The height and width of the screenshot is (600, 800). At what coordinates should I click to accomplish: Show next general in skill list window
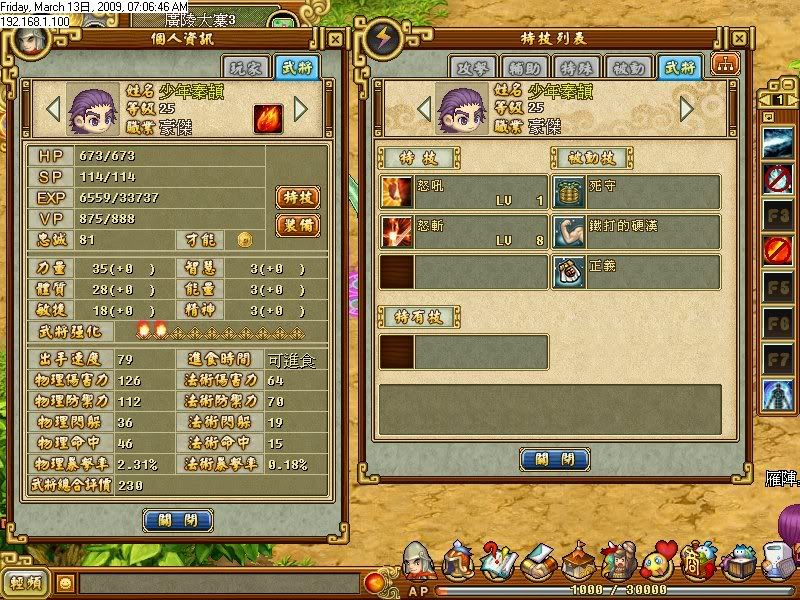(x=686, y=108)
